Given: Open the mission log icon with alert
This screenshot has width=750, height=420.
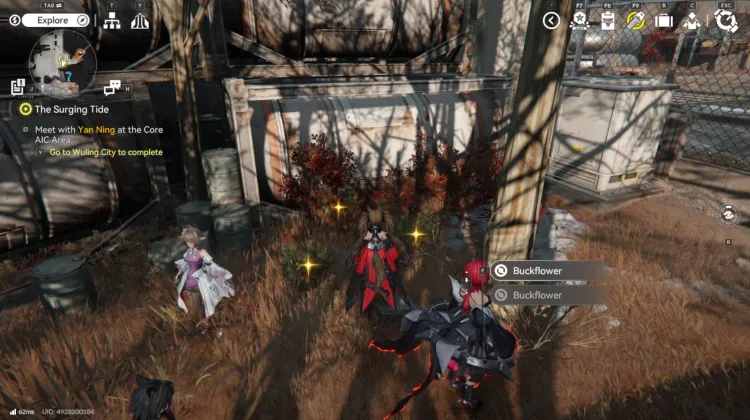Looking at the screenshot, I should pyautogui.click(x=18, y=88).
